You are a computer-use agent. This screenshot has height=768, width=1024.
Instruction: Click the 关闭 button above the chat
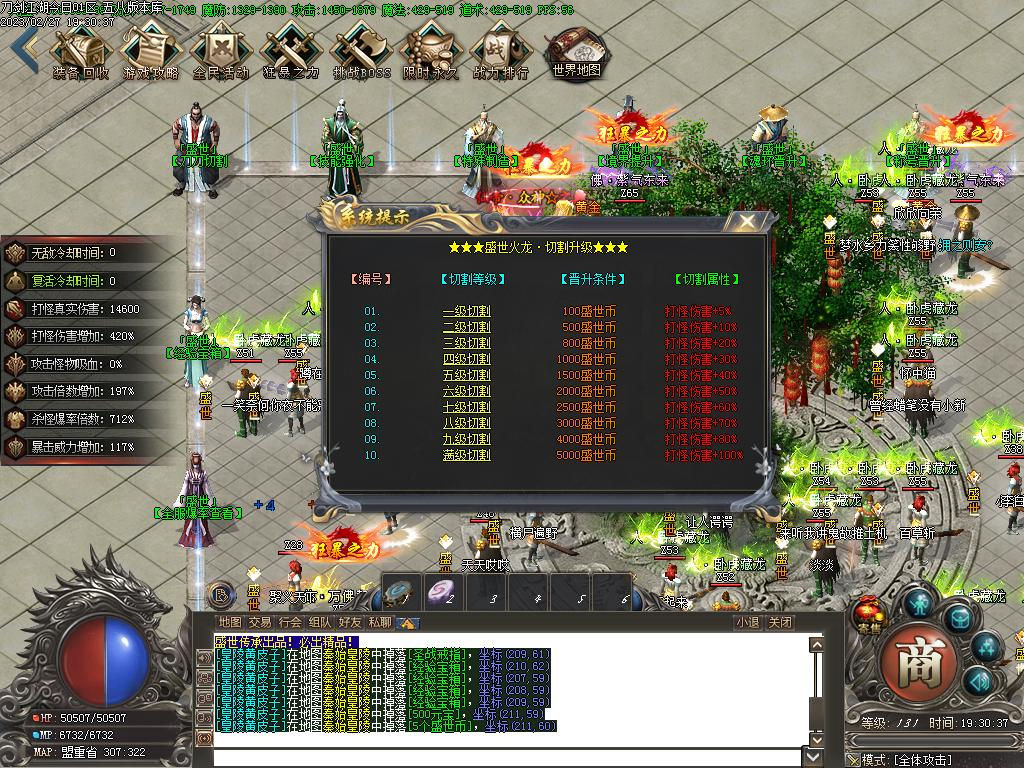780,622
